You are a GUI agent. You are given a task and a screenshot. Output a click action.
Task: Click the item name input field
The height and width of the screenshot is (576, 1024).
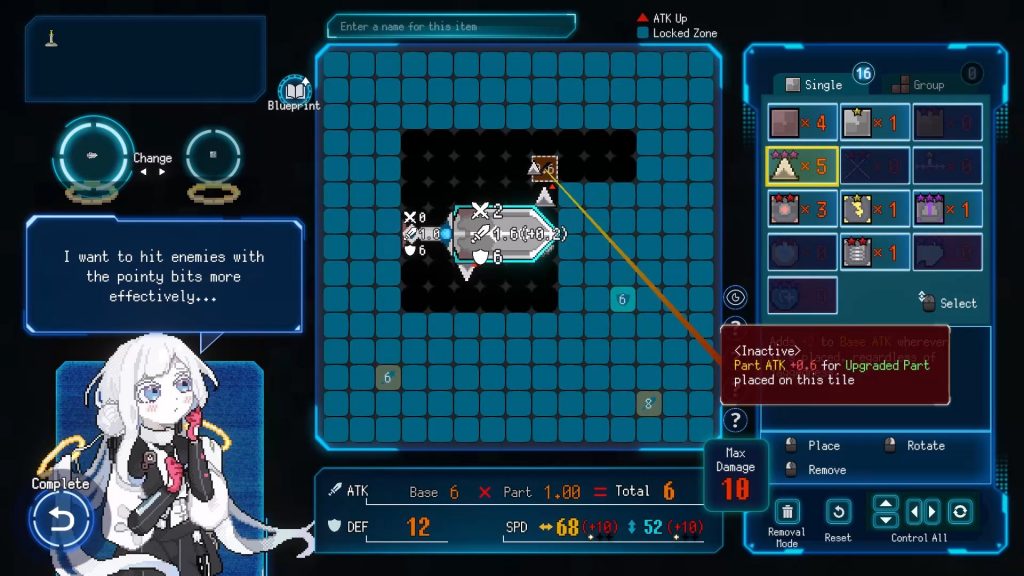[x=455, y=26]
